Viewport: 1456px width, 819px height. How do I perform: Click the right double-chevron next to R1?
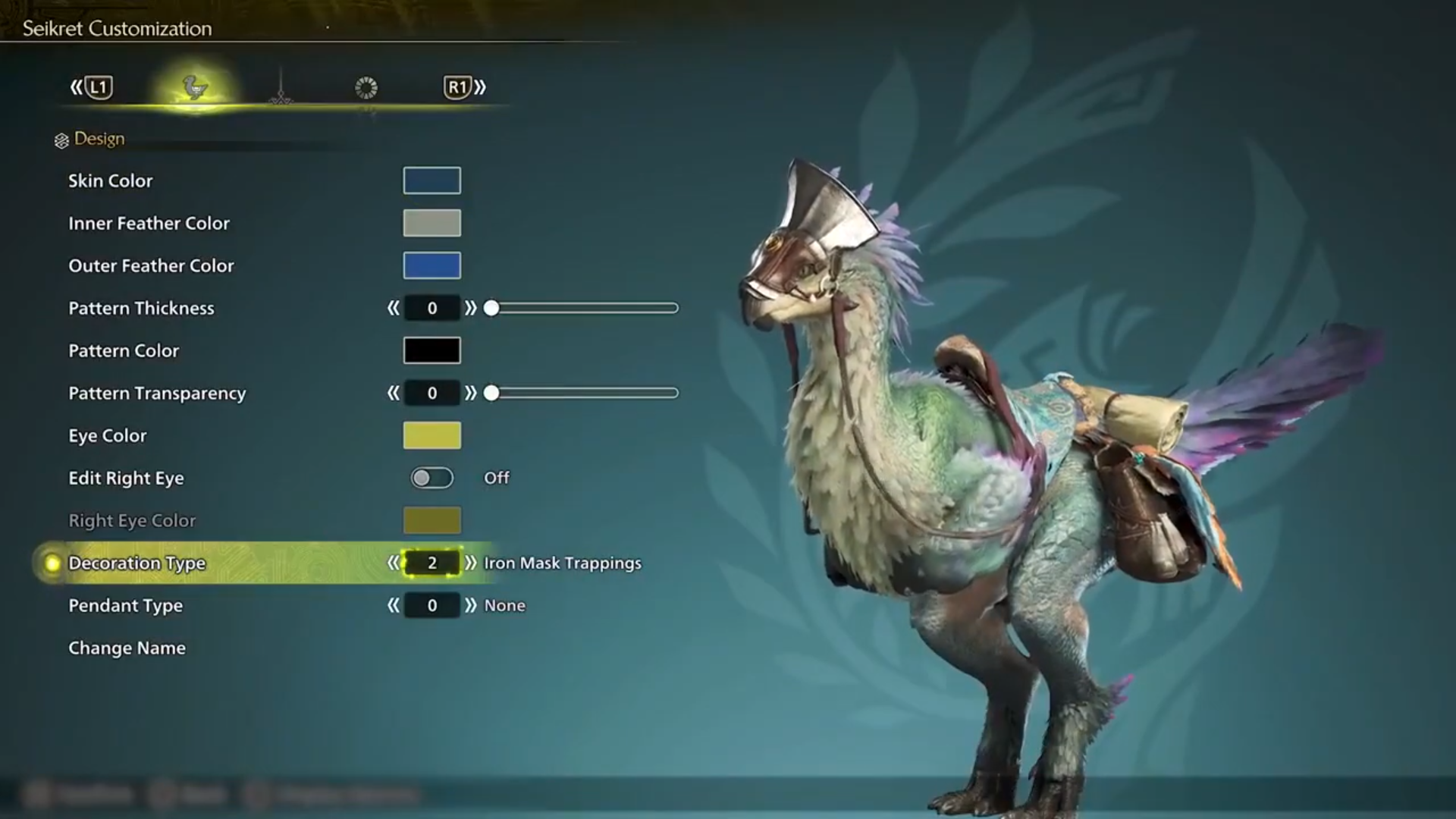click(481, 86)
